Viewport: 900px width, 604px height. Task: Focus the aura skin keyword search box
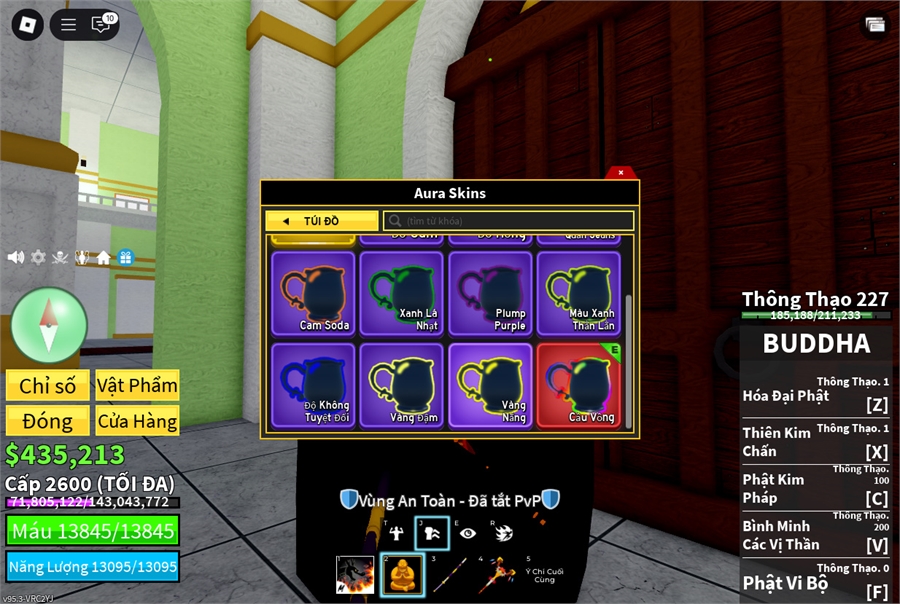point(510,221)
